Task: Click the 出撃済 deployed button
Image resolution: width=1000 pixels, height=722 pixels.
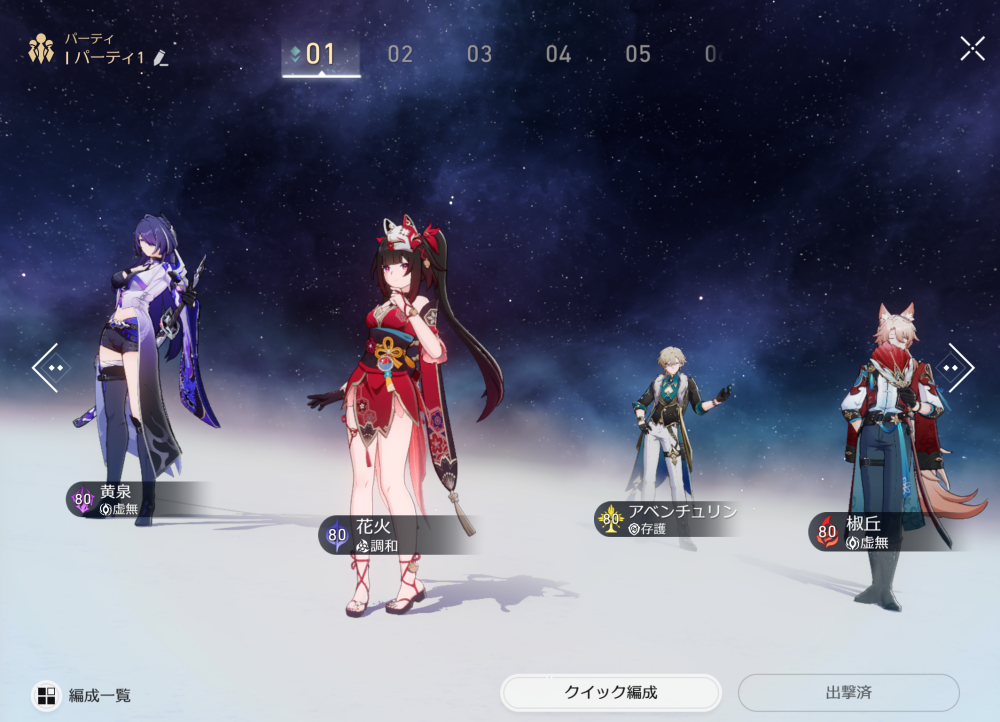Action: (848, 692)
